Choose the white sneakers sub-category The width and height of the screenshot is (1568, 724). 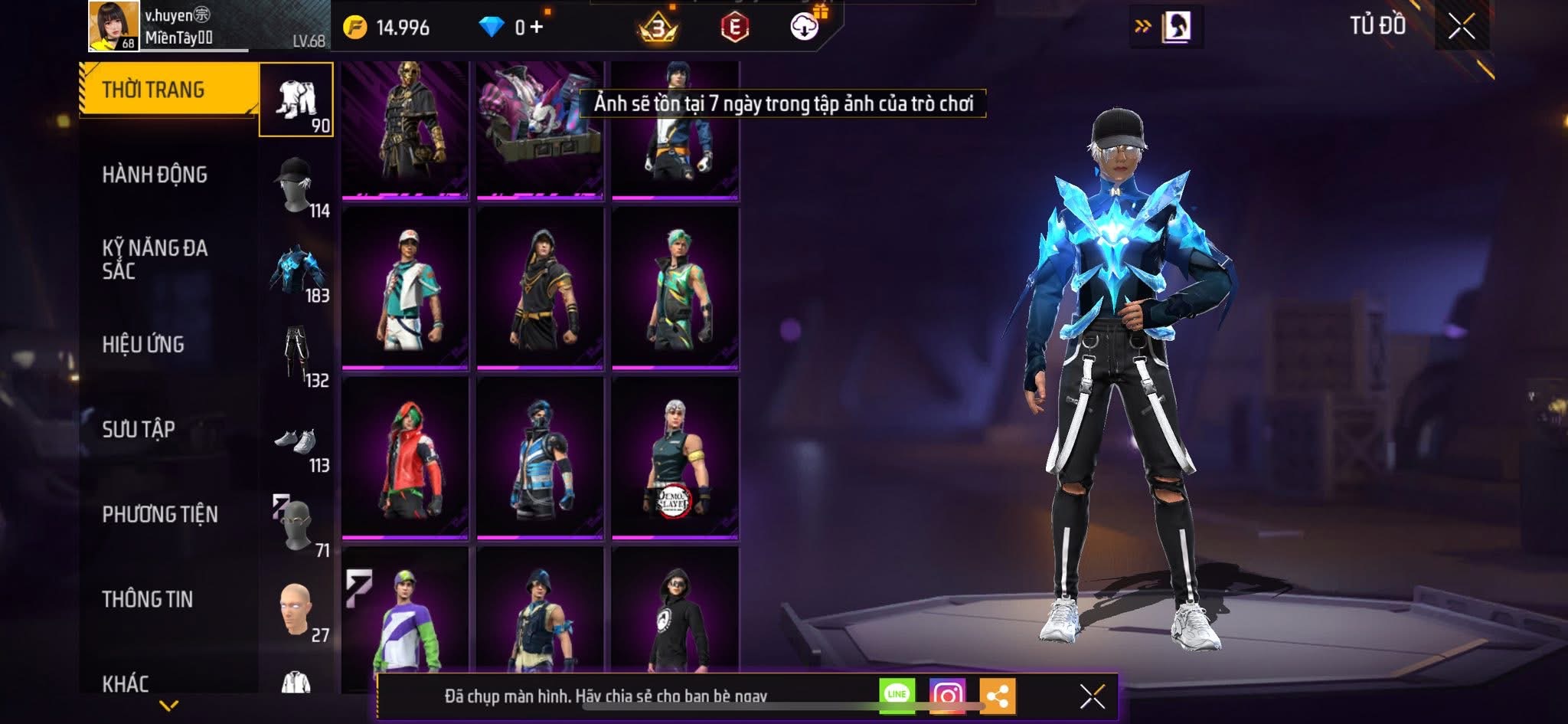click(296, 442)
